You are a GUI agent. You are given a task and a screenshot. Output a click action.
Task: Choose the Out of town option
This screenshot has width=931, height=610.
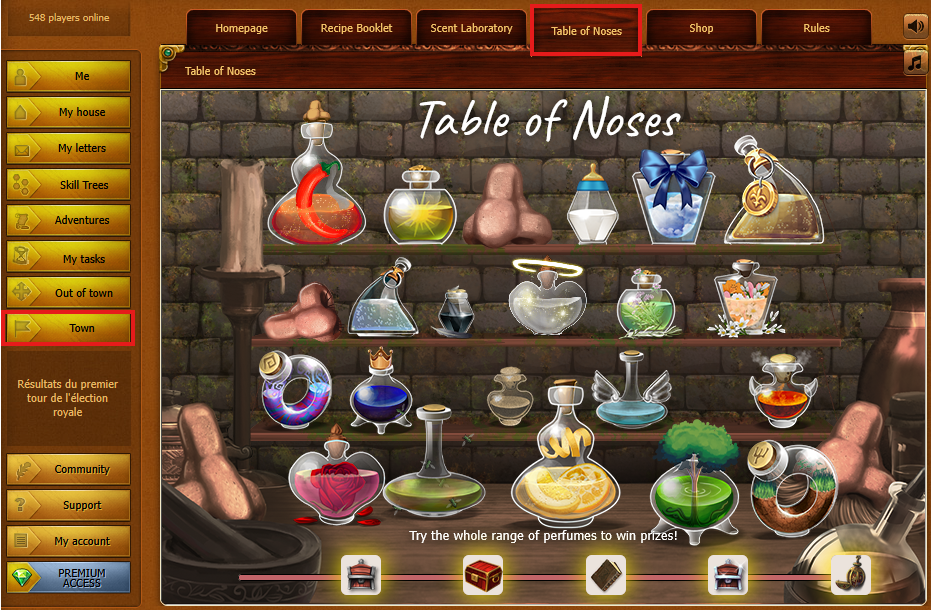coord(69,293)
